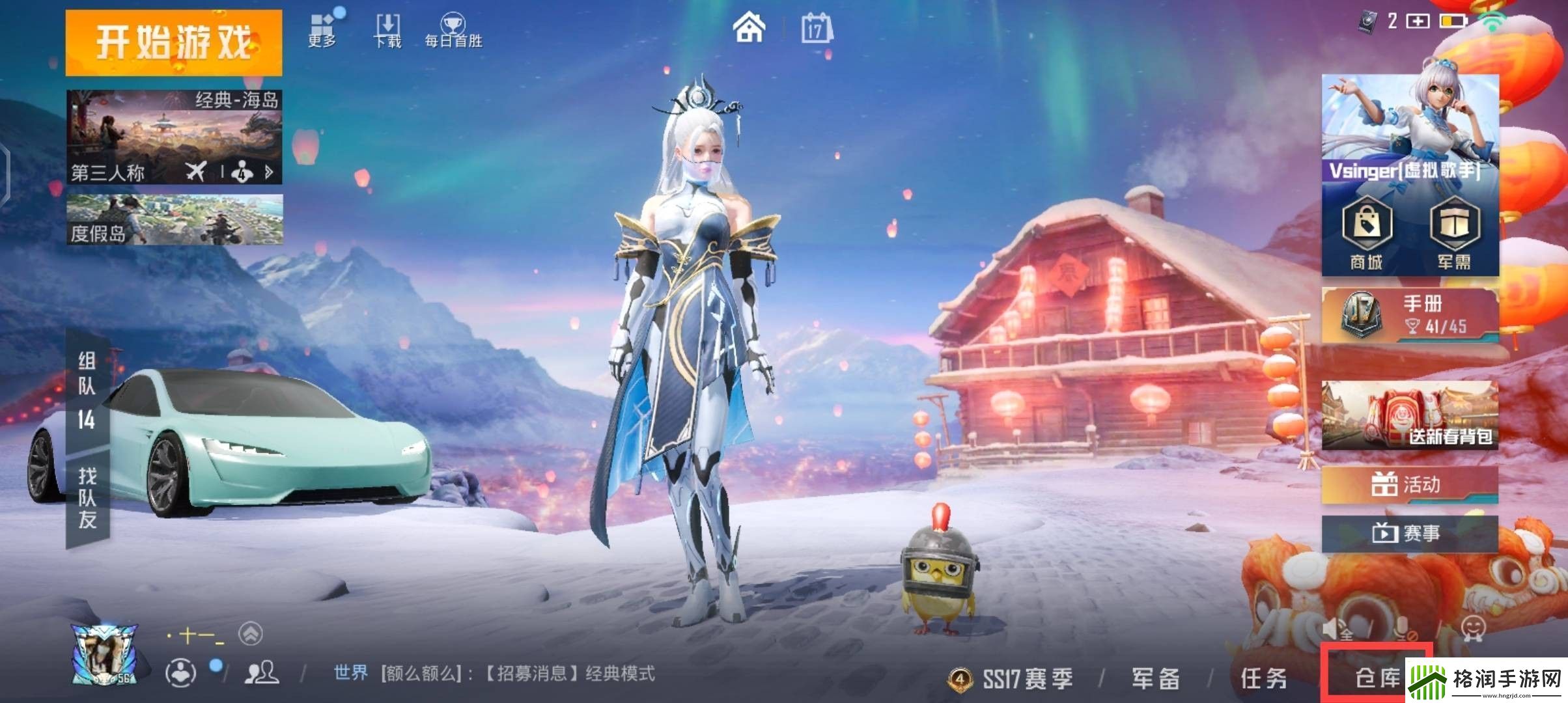Open the 更多 menu
The image size is (1568, 703).
tap(322, 29)
